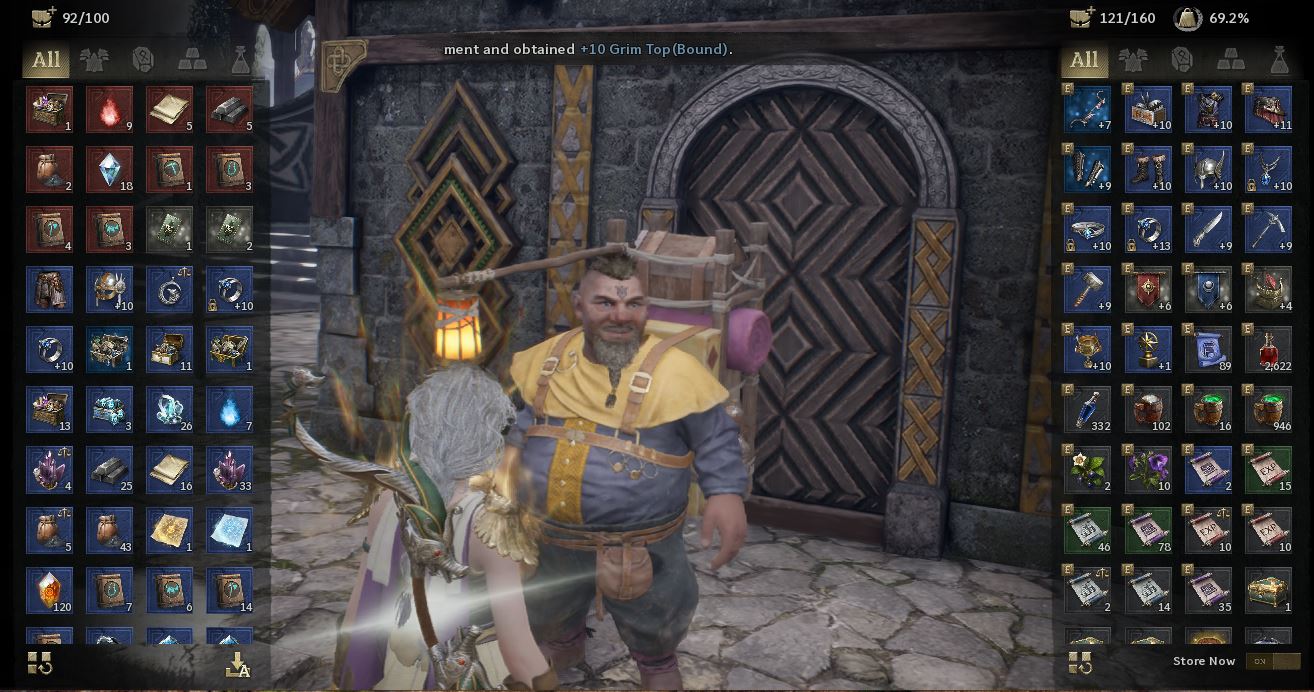
Task: Click the blue potion stack of 332
Action: coord(1088,410)
